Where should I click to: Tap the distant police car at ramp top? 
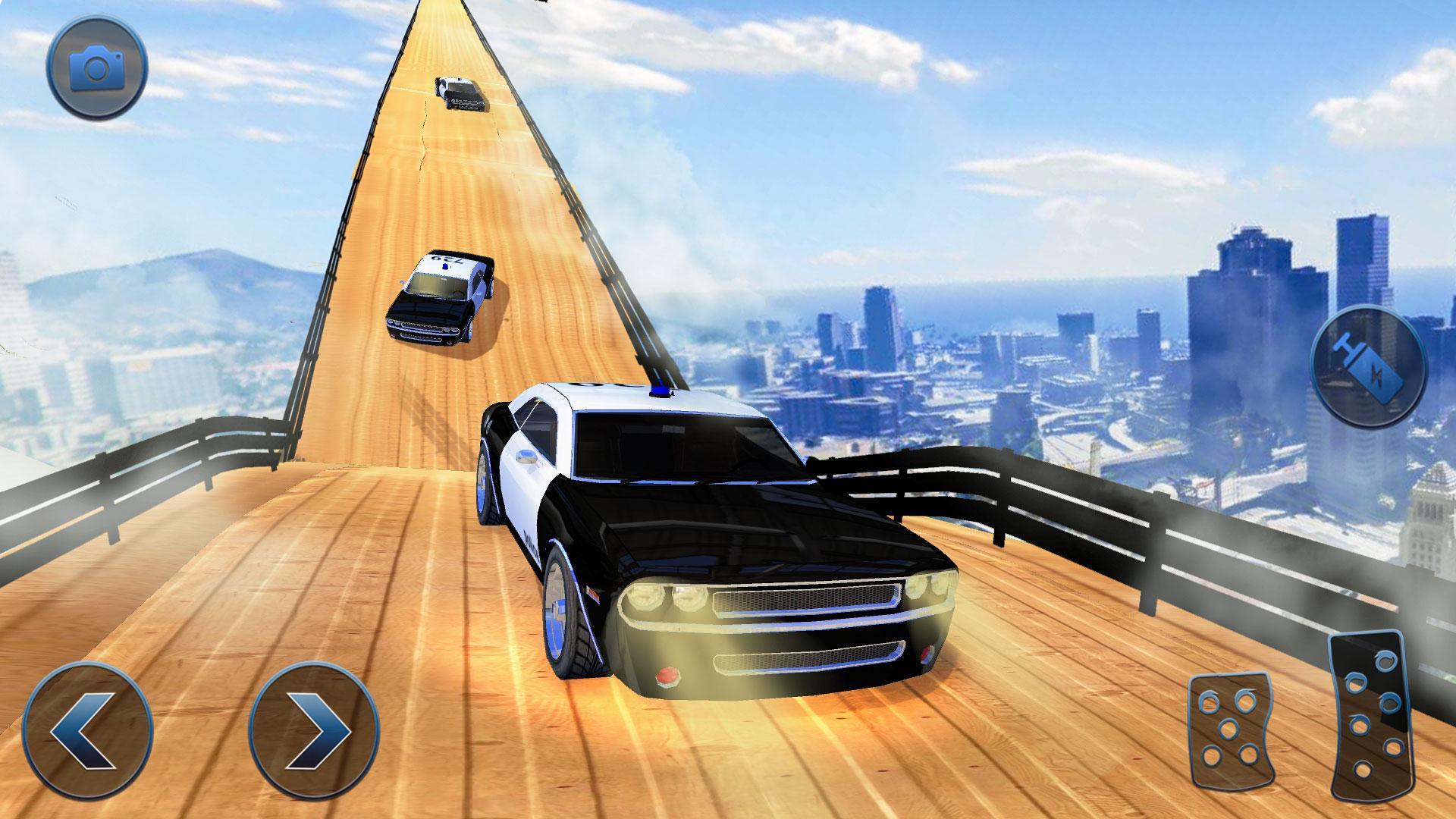(x=459, y=95)
